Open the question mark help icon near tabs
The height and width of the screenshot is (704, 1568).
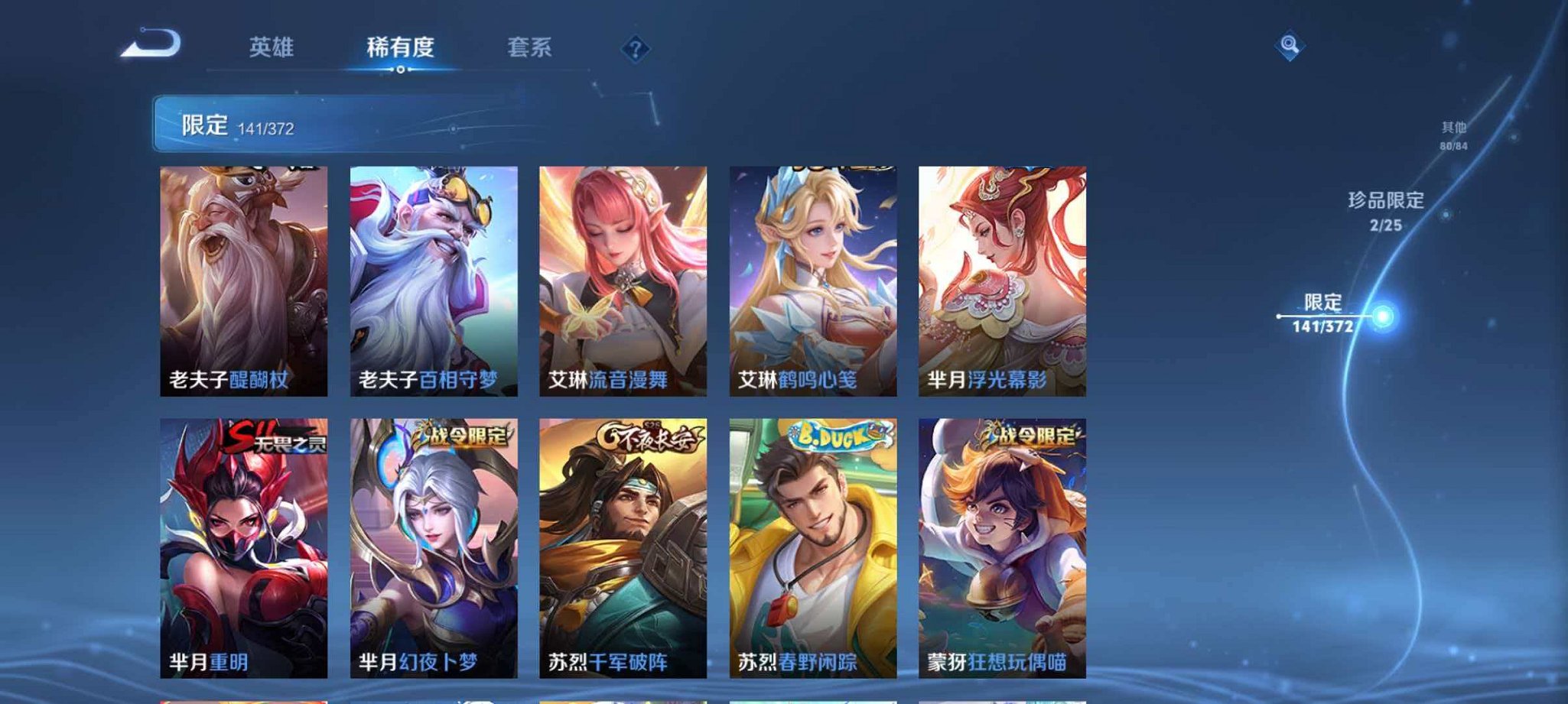click(x=635, y=48)
